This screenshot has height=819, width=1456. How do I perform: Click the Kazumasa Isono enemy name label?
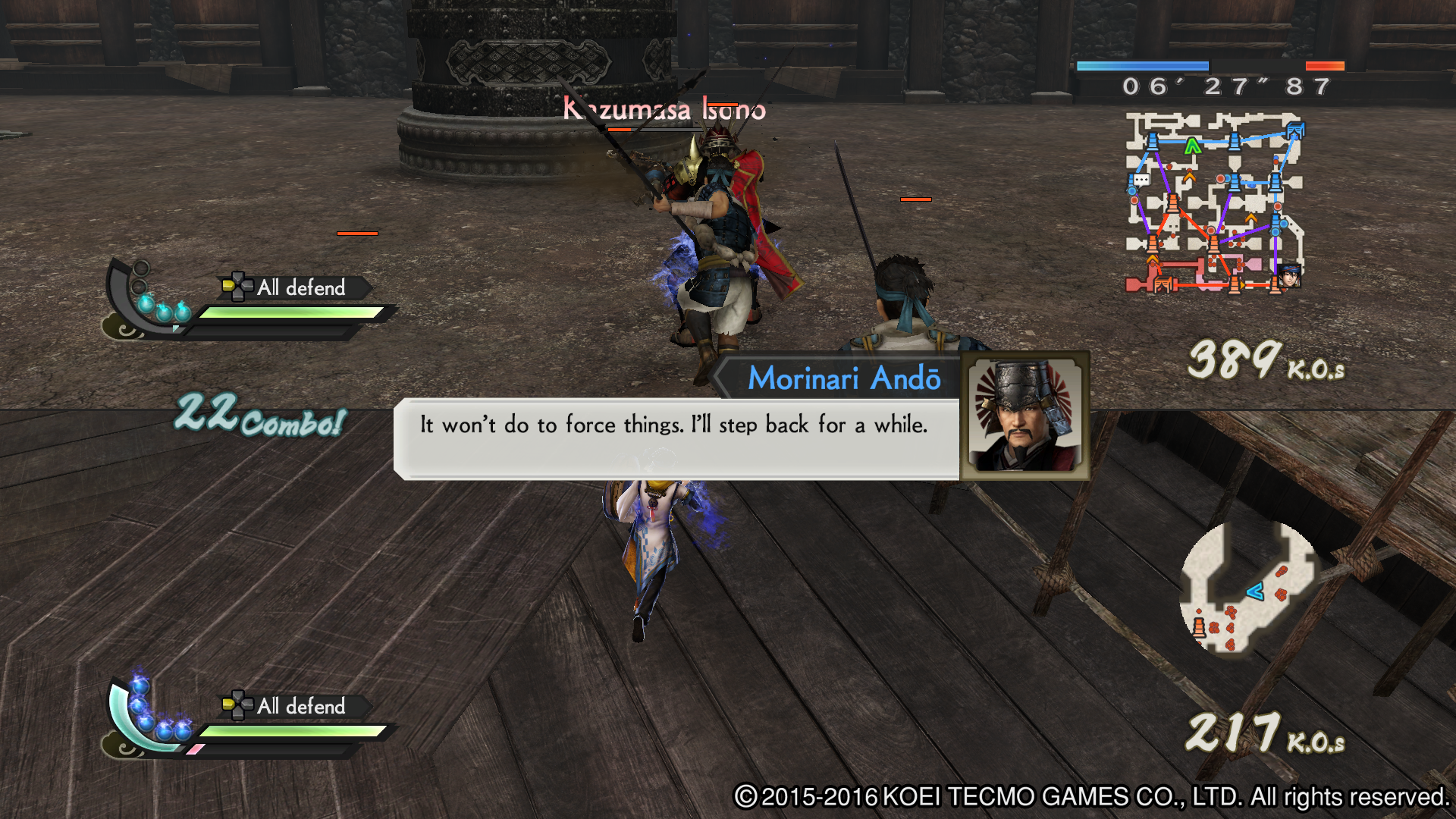click(x=663, y=109)
